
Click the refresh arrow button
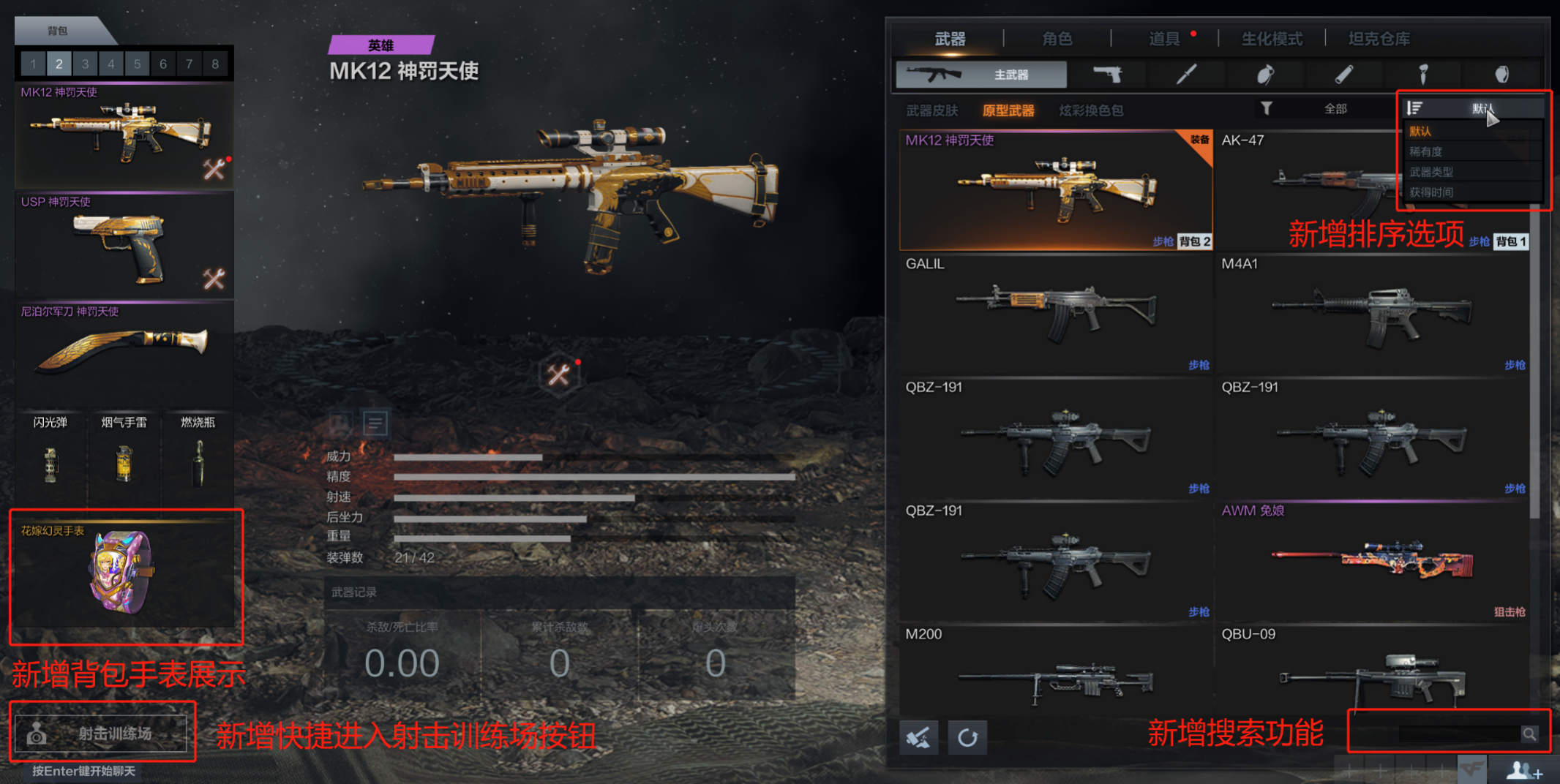tap(967, 737)
